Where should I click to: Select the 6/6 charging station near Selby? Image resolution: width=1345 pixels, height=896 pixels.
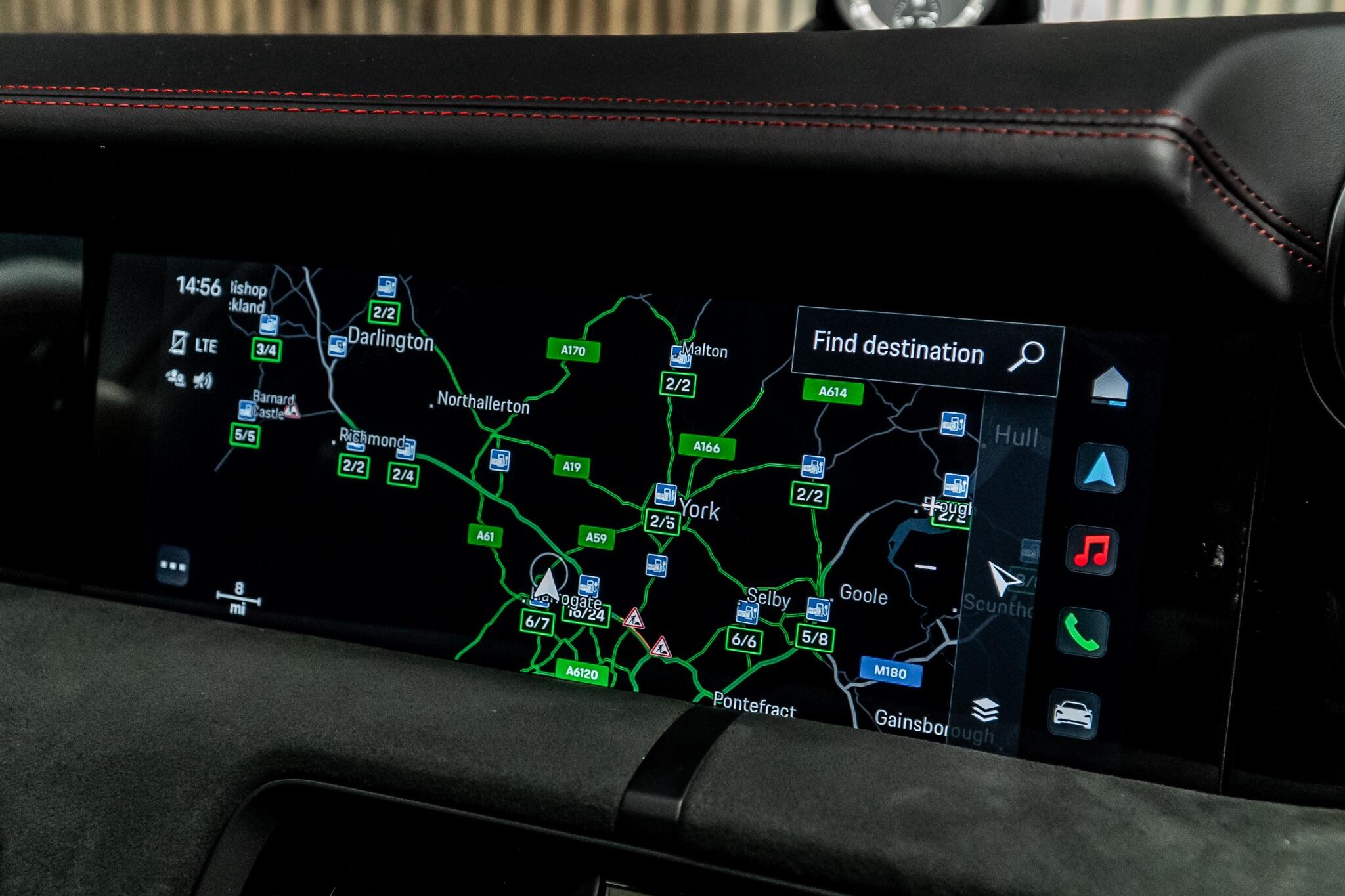click(x=744, y=639)
